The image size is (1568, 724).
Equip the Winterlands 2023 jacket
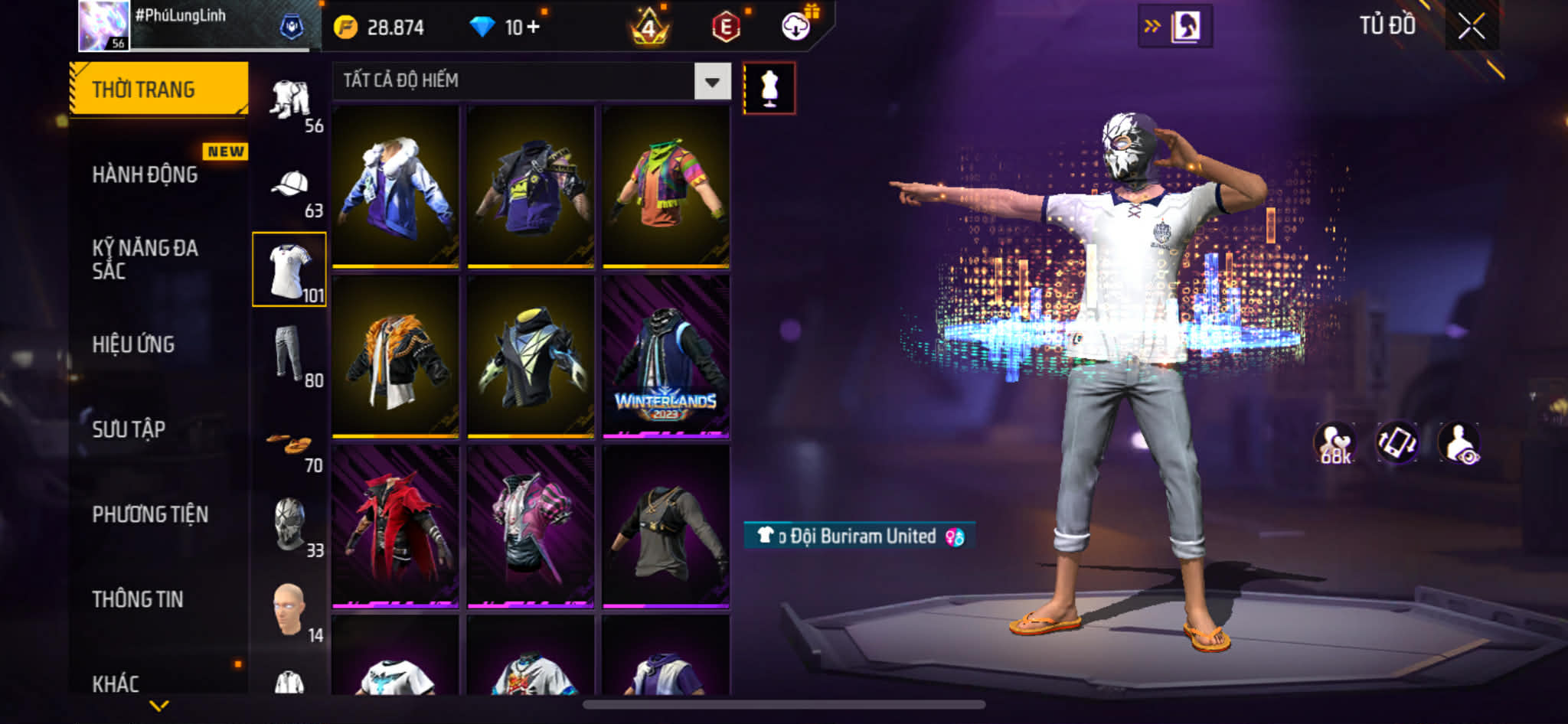coord(665,357)
